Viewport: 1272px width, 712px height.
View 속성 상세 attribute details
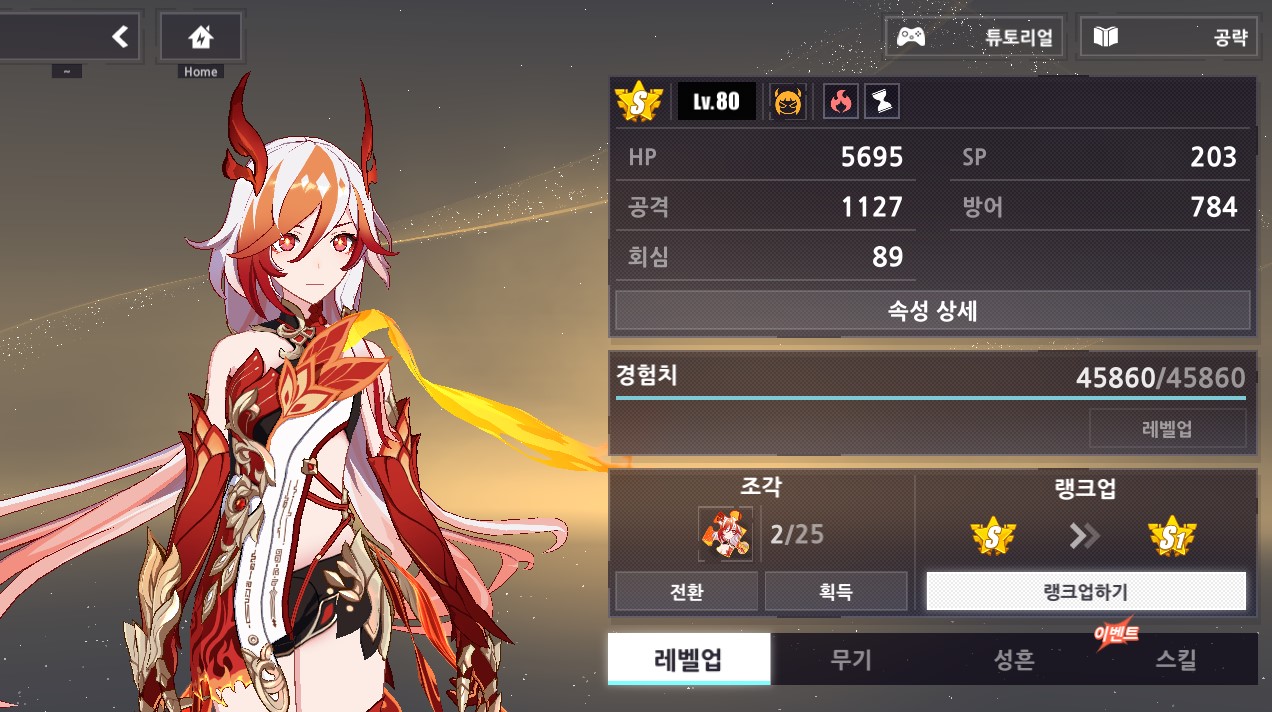932,310
